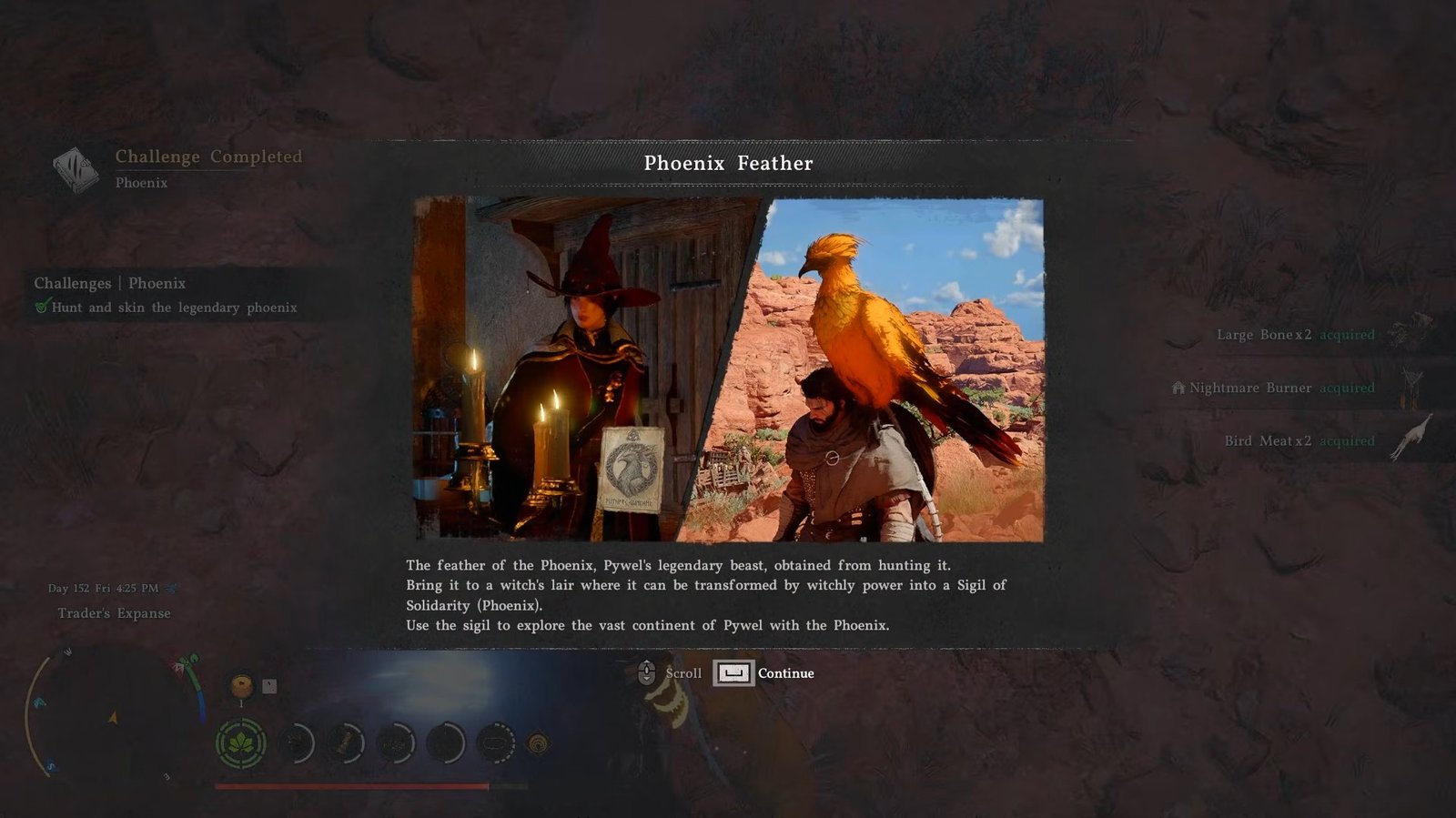Use the round food item slot
The image size is (1456, 818).
[241, 685]
